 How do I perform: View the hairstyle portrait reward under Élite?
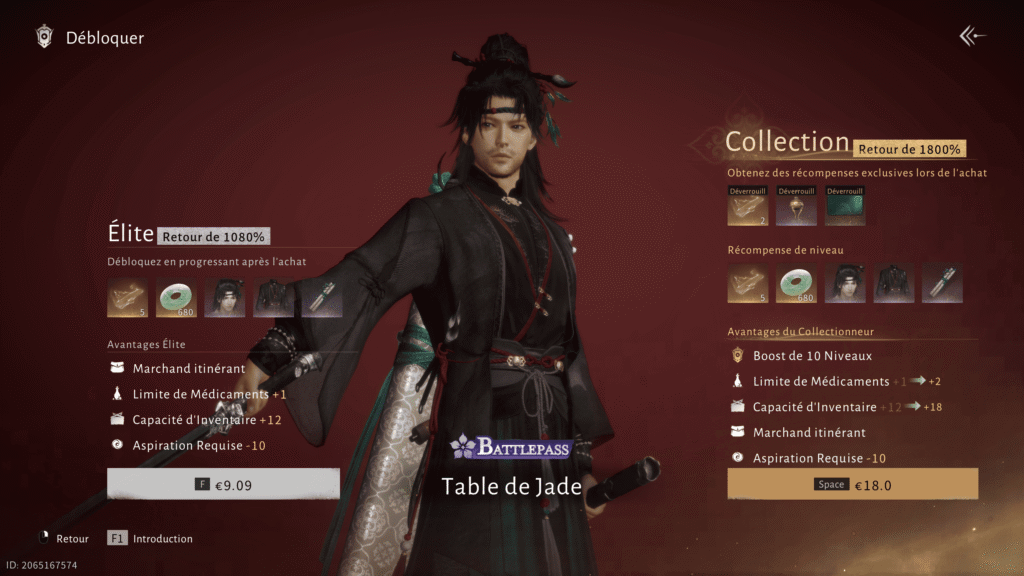coord(225,298)
